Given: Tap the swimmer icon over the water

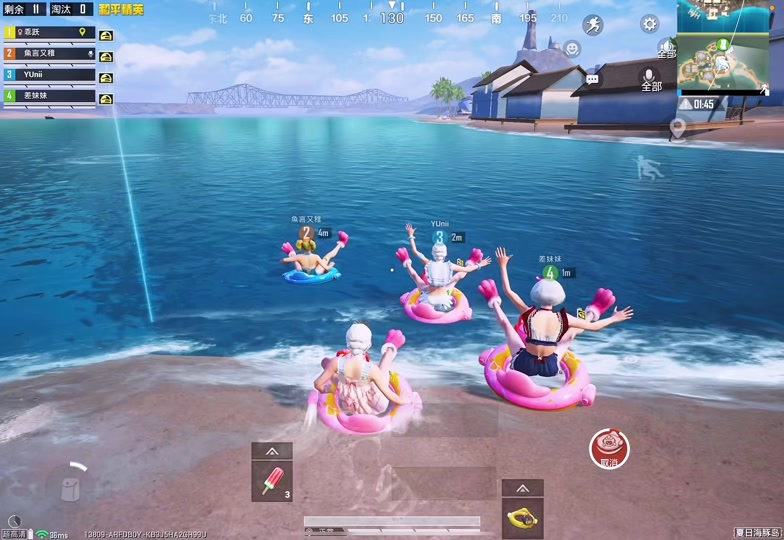Looking at the screenshot, I should click(x=650, y=167).
